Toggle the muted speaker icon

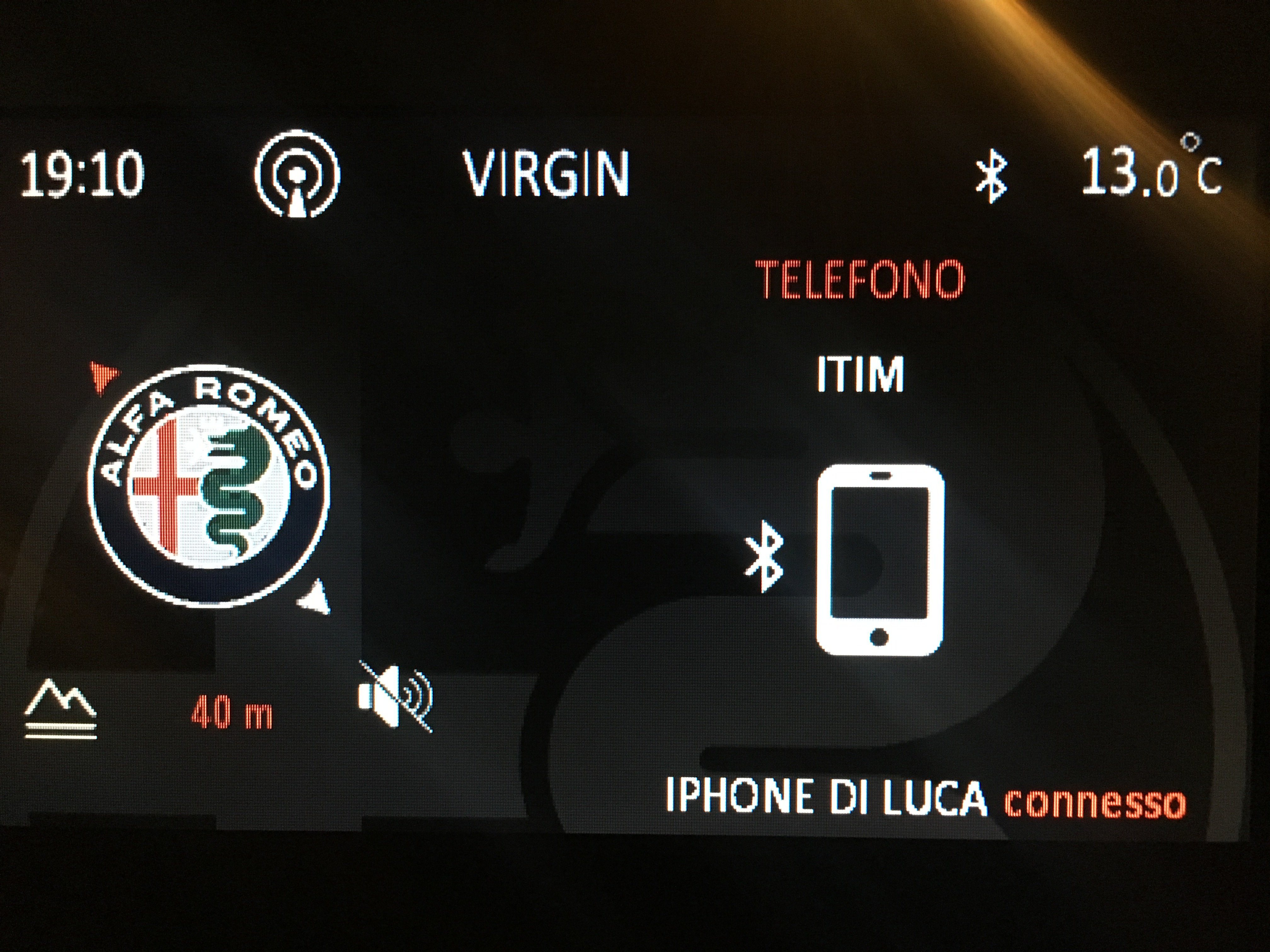point(395,696)
